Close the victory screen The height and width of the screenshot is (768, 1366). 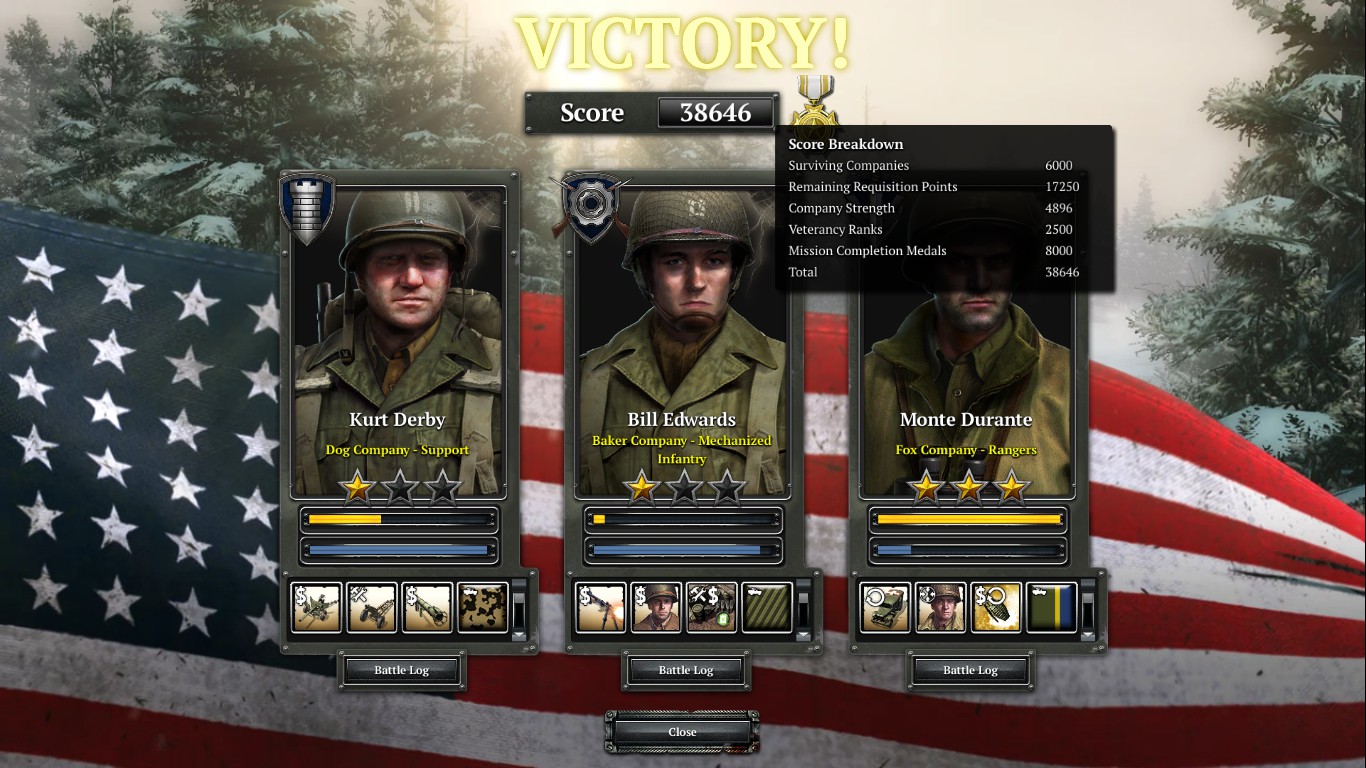click(682, 732)
